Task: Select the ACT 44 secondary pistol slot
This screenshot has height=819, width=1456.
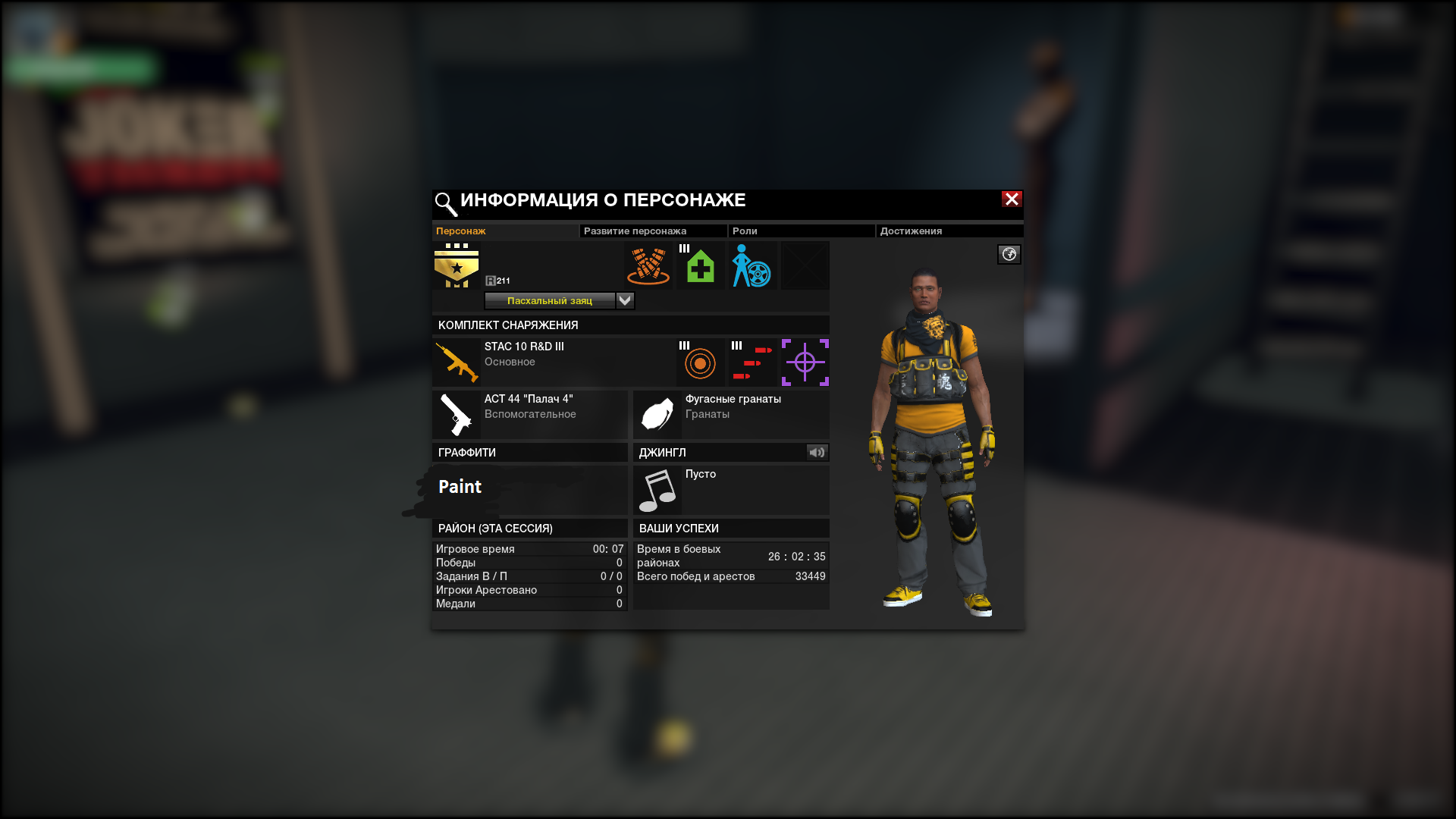Action: 529,414
